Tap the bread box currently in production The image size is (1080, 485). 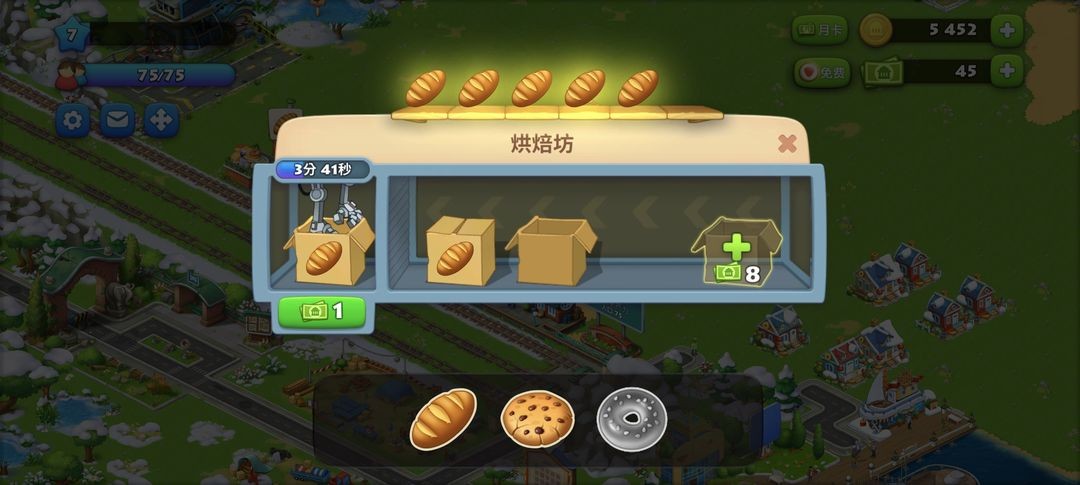point(328,252)
